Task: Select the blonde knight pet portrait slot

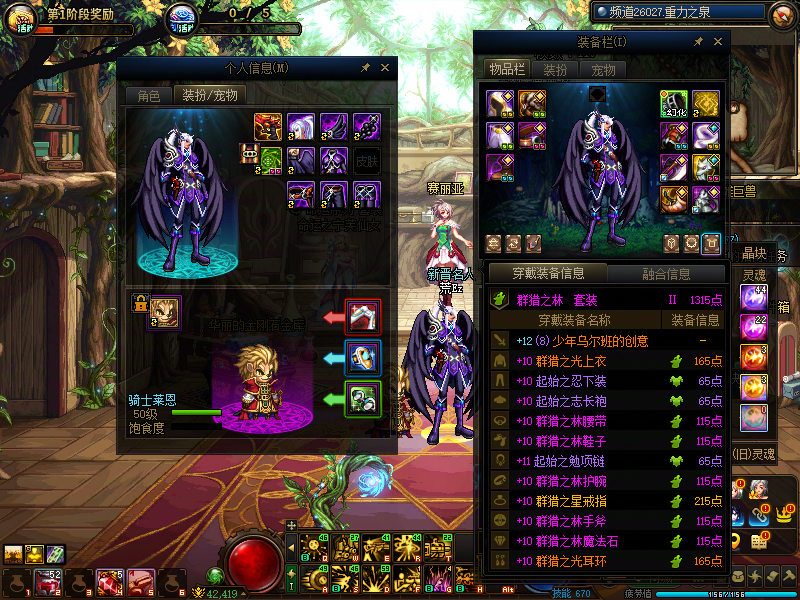Action: point(164,313)
